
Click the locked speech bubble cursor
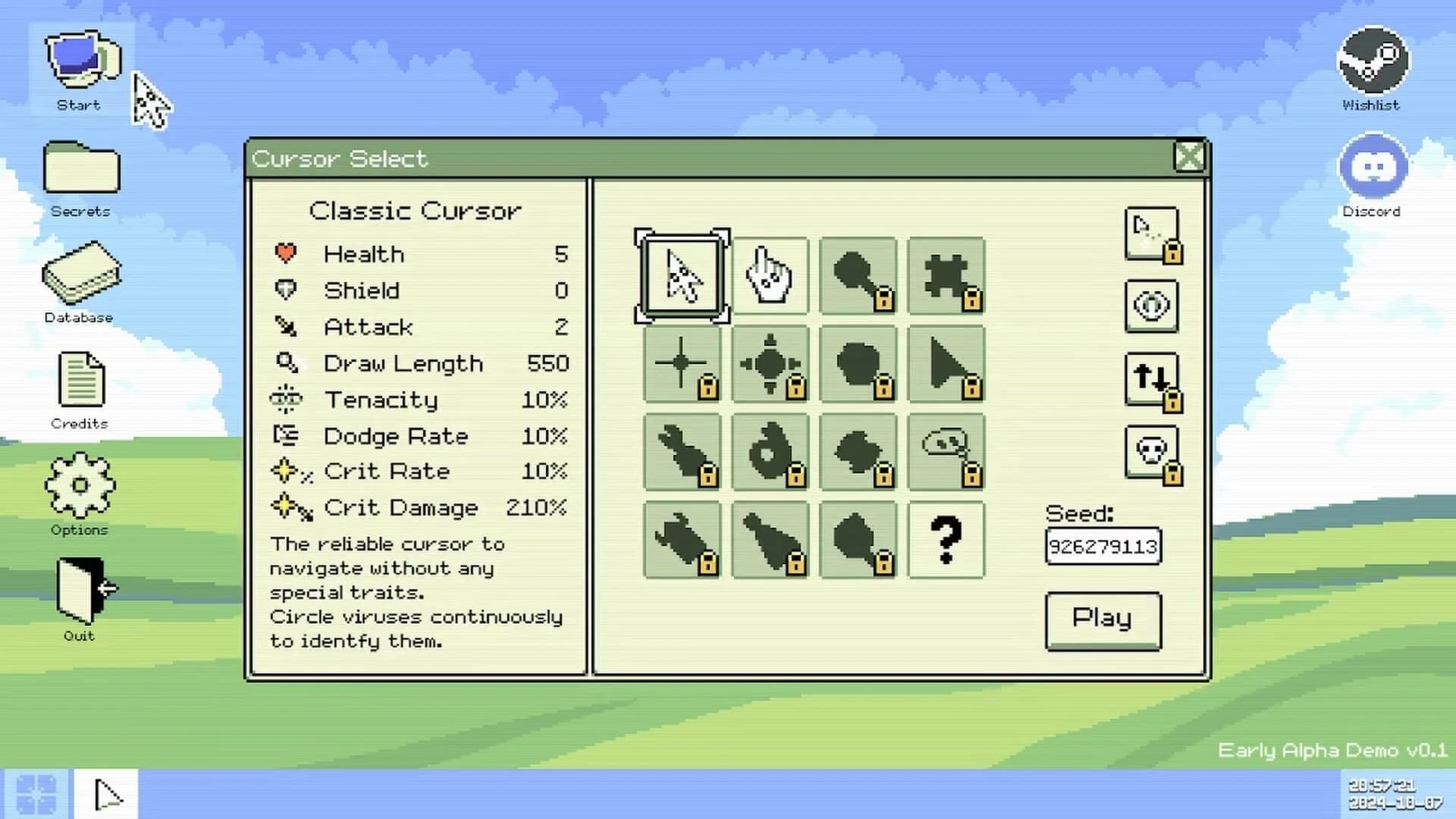click(x=946, y=452)
